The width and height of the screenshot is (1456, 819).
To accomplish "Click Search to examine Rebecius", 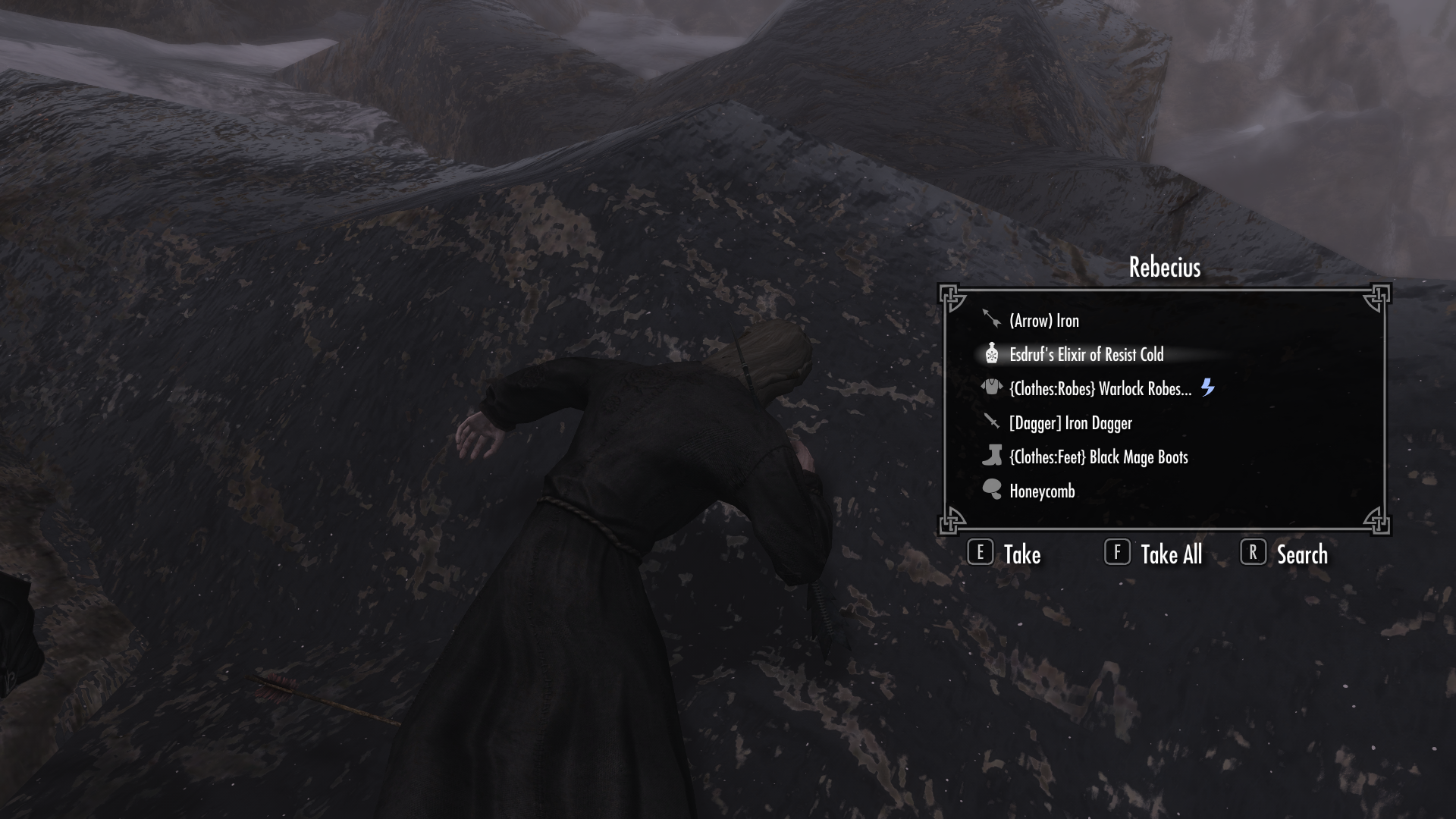I will pos(1301,555).
